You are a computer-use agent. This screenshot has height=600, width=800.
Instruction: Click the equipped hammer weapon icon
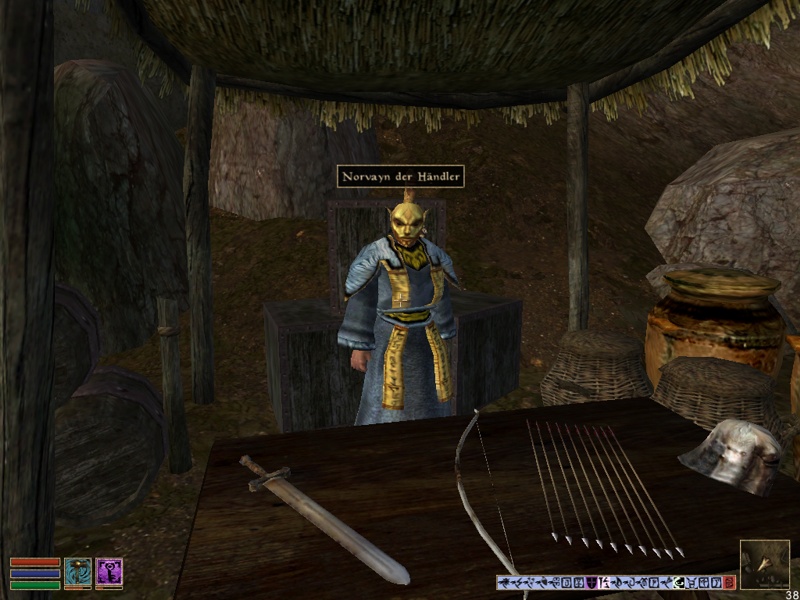(x=78, y=573)
